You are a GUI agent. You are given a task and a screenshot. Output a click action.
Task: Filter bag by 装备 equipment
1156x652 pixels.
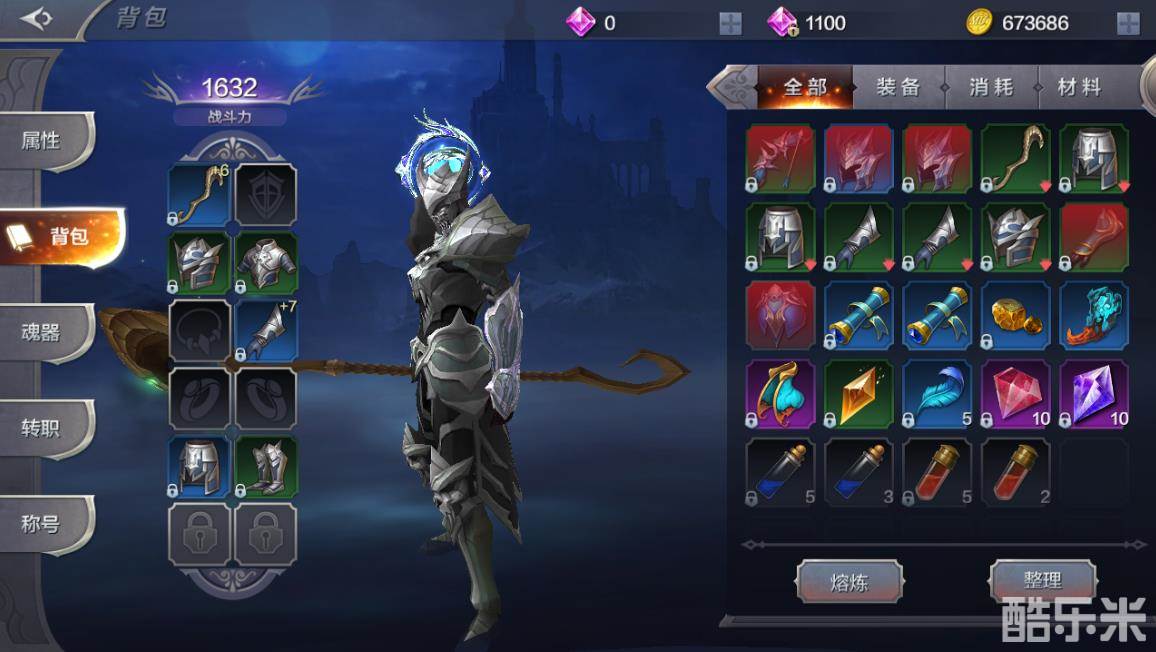pos(897,88)
